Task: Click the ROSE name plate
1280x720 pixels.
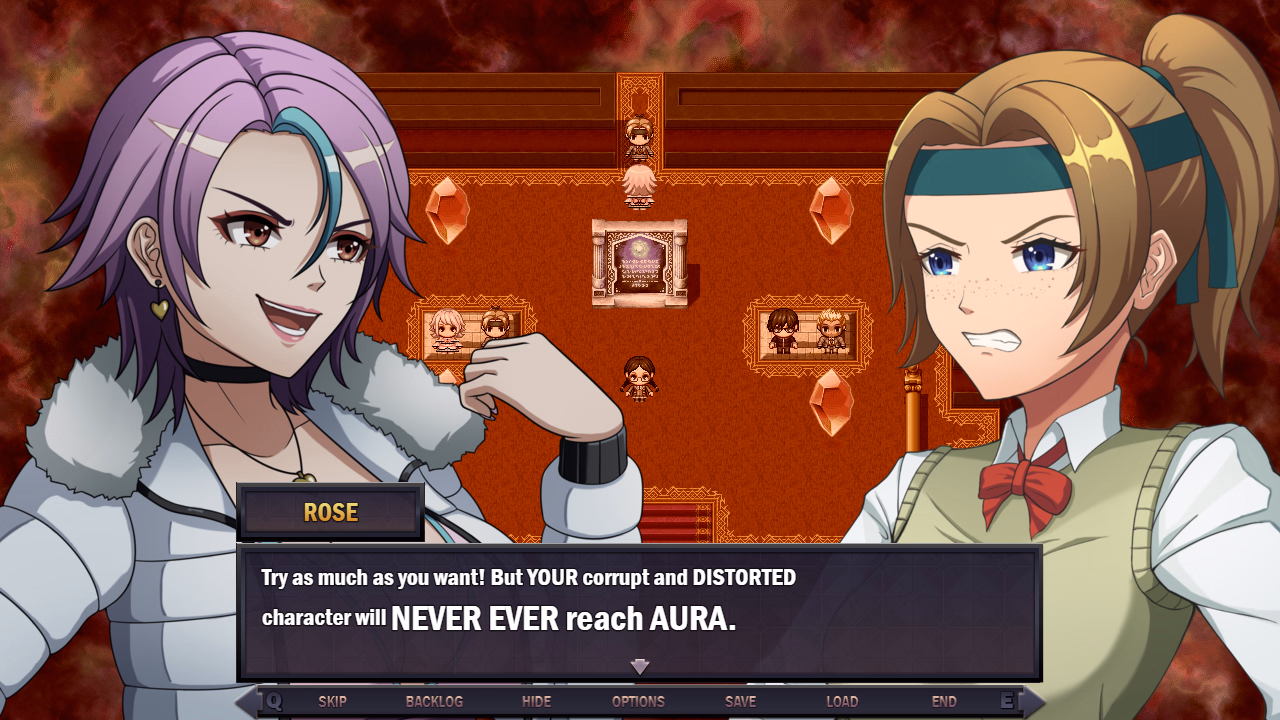Action: coord(328,513)
